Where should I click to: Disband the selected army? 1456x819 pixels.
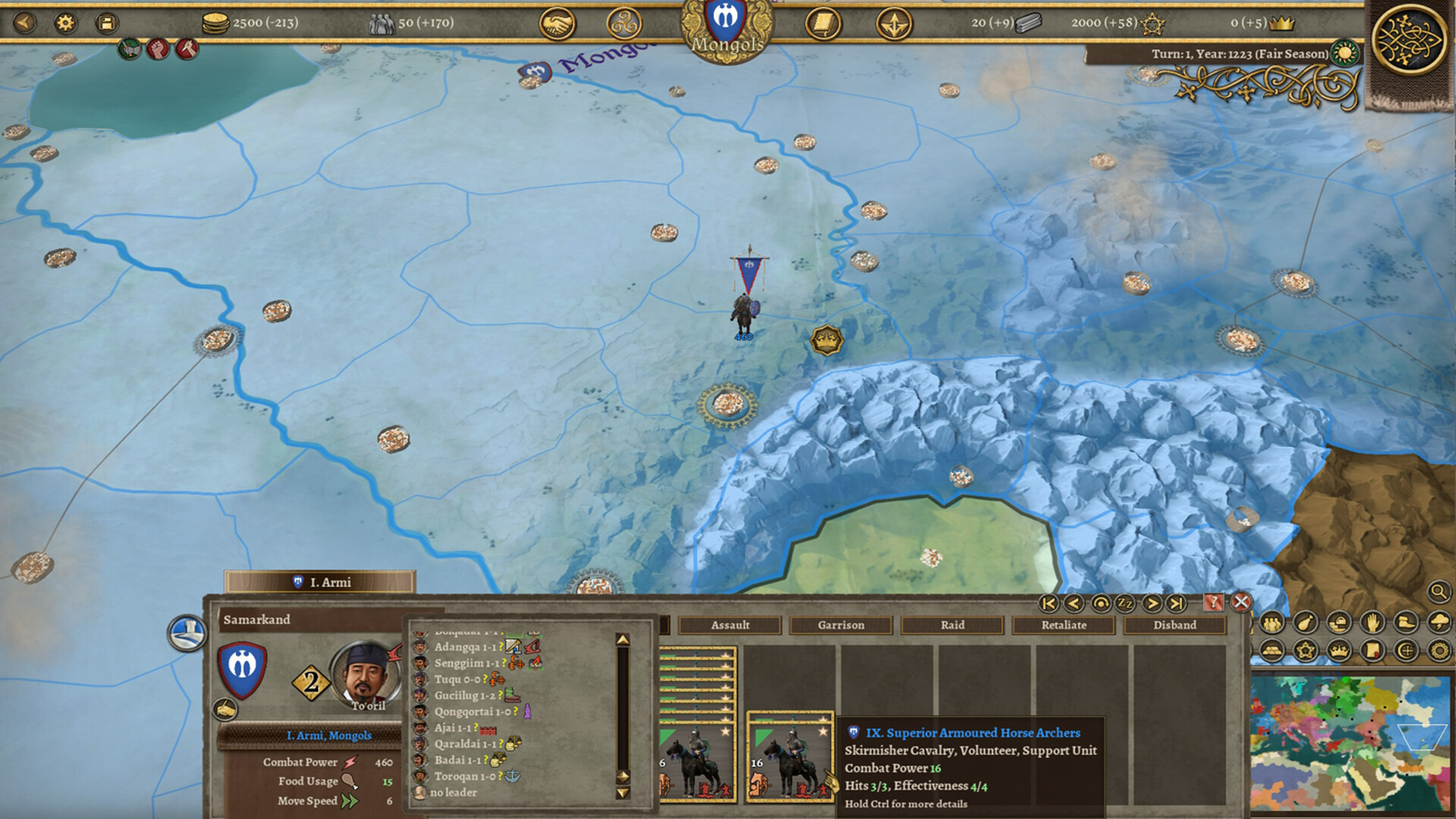tap(1175, 625)
